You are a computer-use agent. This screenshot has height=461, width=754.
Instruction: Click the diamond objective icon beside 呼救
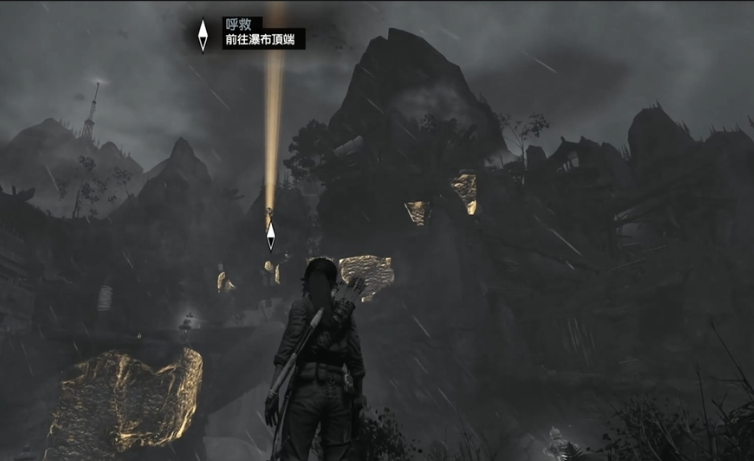202,35
